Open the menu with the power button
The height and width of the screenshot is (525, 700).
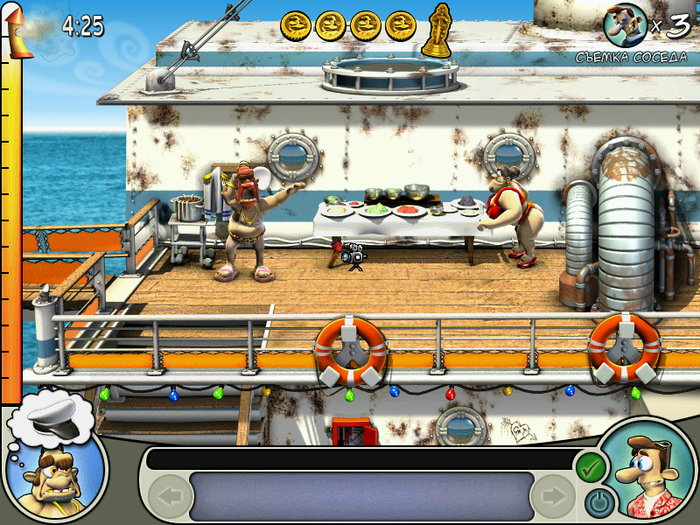pos(596,499)
